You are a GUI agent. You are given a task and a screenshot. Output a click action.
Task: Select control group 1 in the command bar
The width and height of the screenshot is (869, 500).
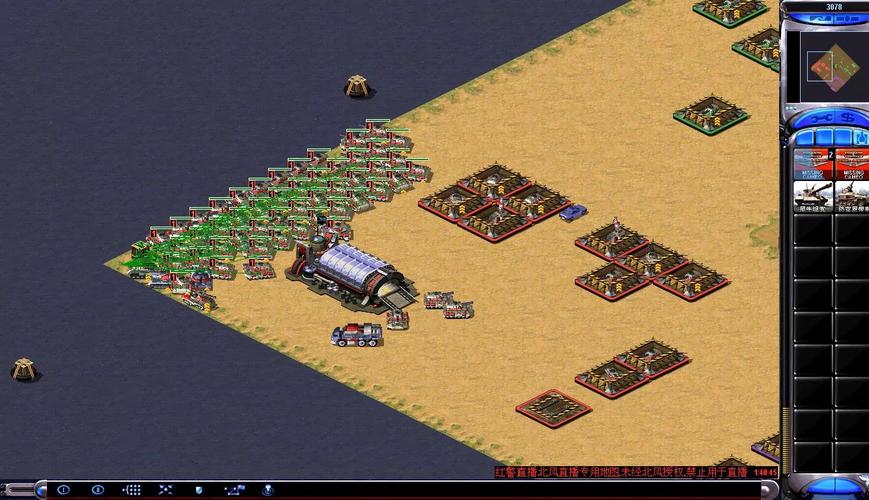tap(64, 490)
